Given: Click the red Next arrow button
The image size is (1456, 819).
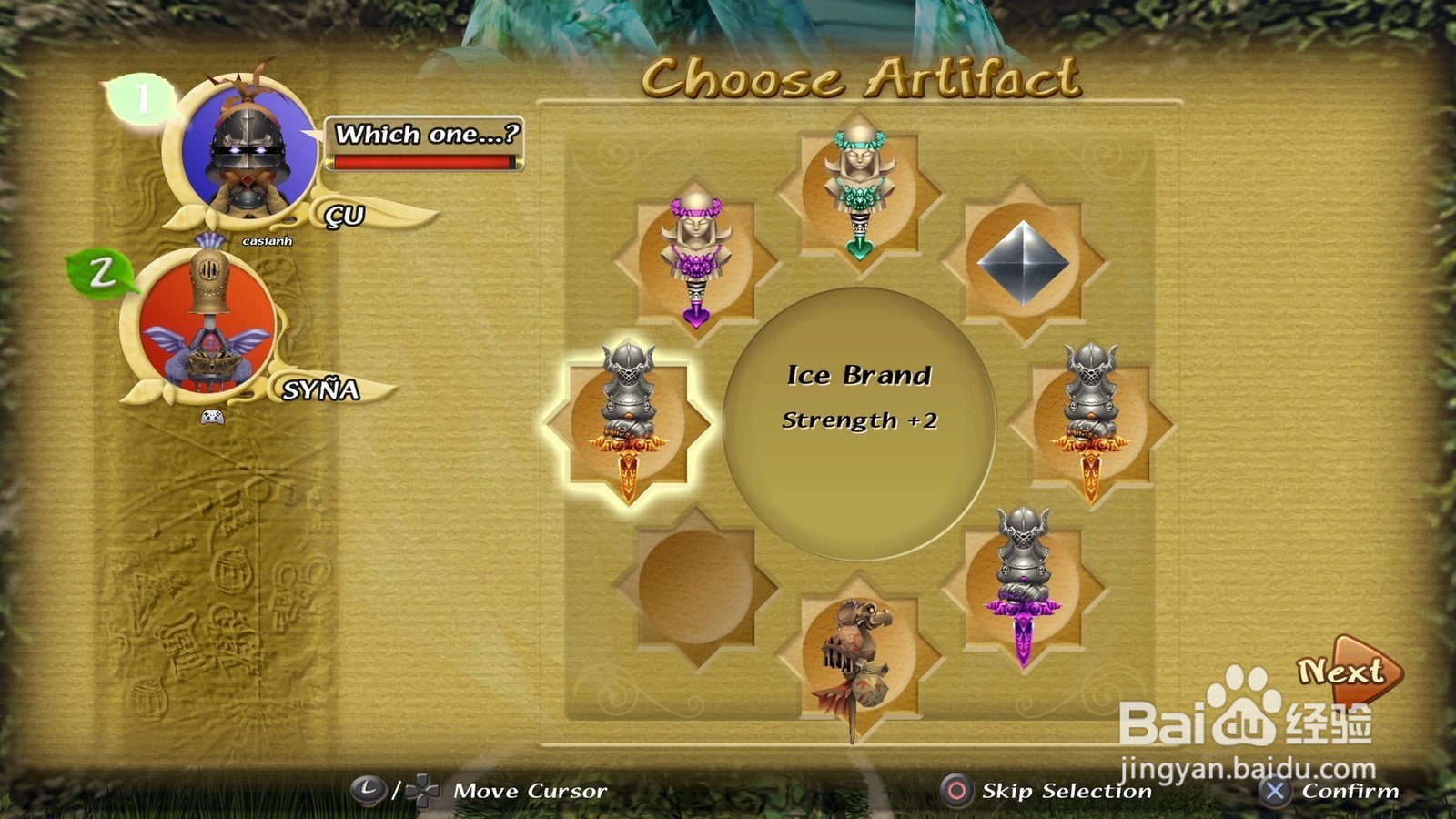Looking at the screenshot, I should click(1349, 672).
